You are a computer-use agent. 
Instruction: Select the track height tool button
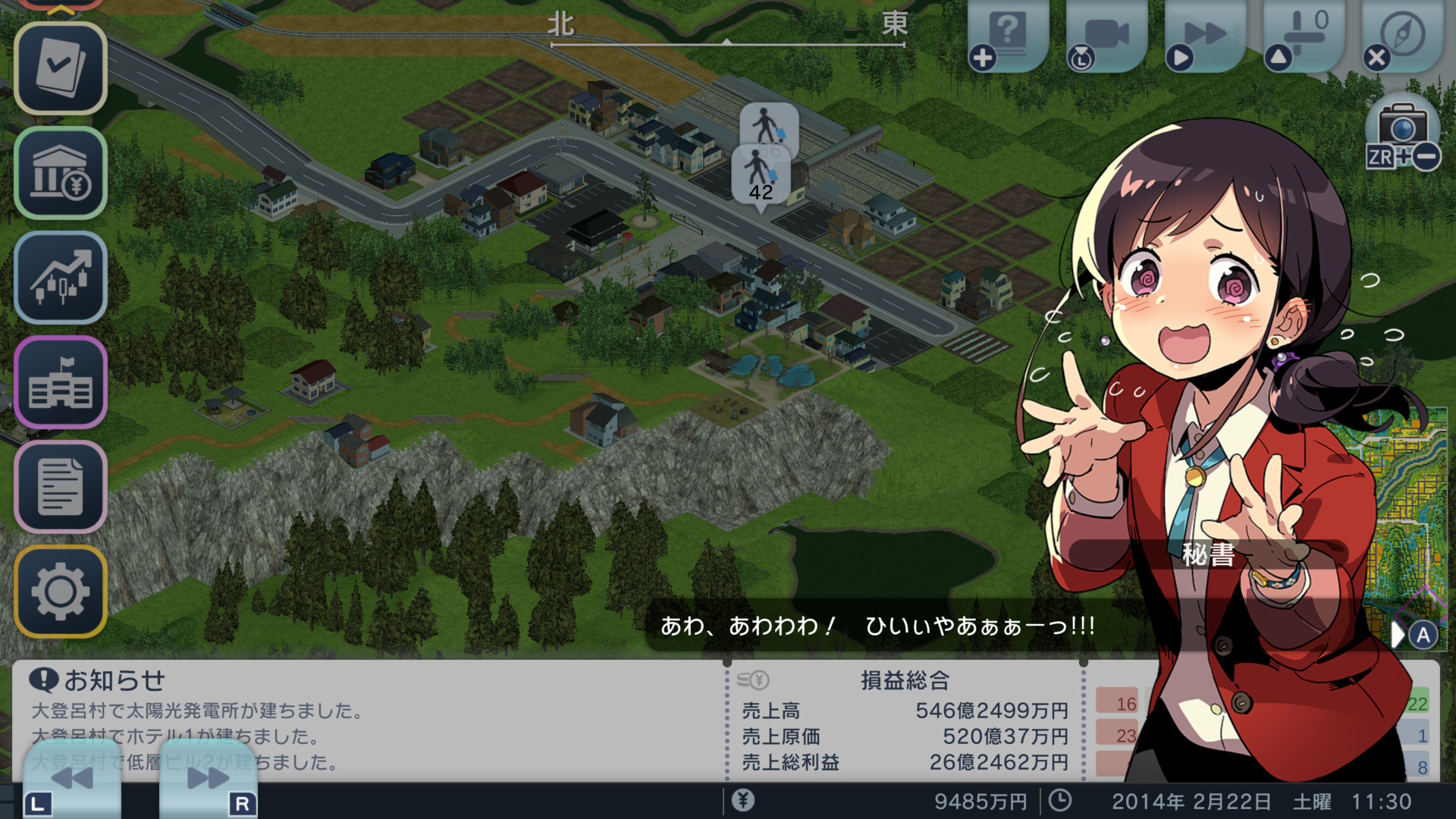pos(1303,35)
